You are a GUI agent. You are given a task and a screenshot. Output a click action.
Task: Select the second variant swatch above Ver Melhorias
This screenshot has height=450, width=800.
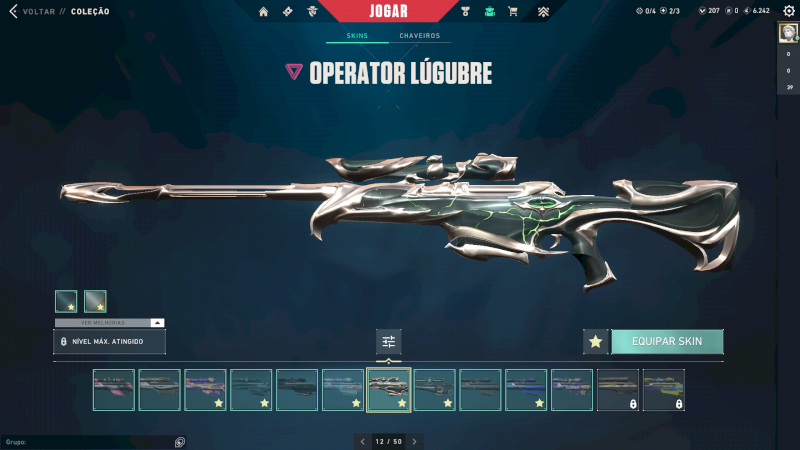[95, 301]
